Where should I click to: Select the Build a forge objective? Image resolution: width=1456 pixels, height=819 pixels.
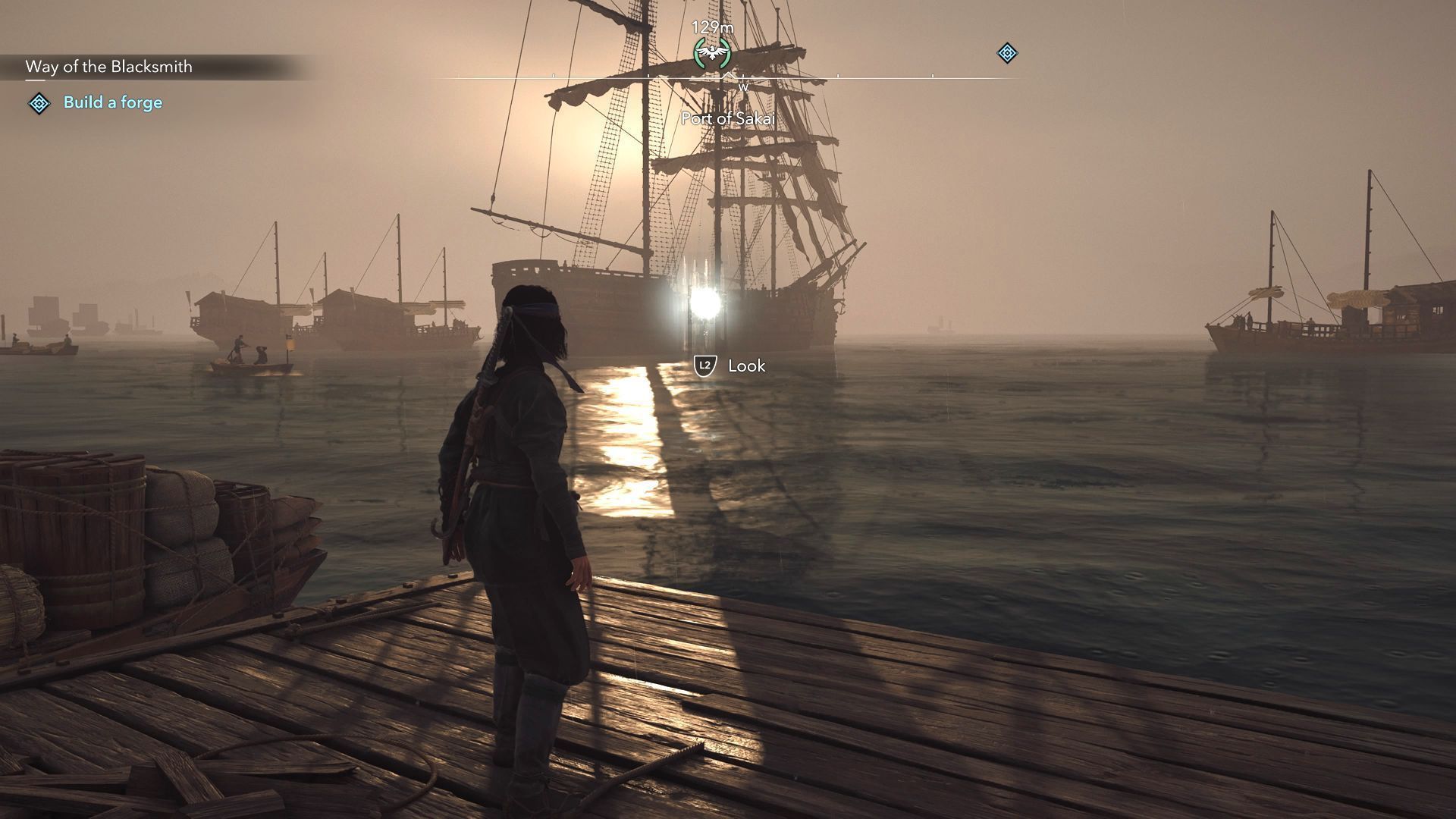point(112,102)
